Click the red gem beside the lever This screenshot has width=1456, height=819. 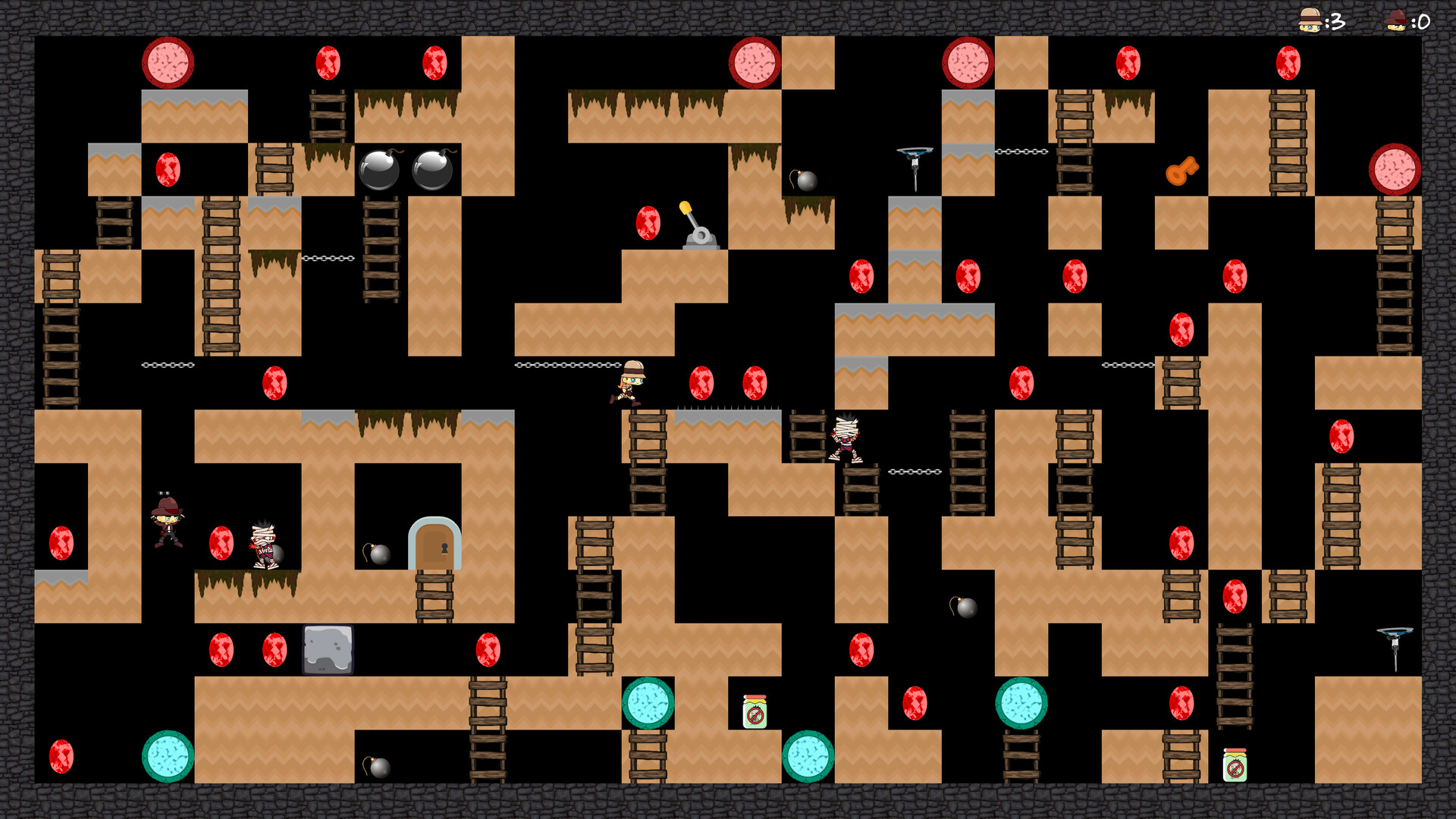pyautogui.click(x=648, y=224)
